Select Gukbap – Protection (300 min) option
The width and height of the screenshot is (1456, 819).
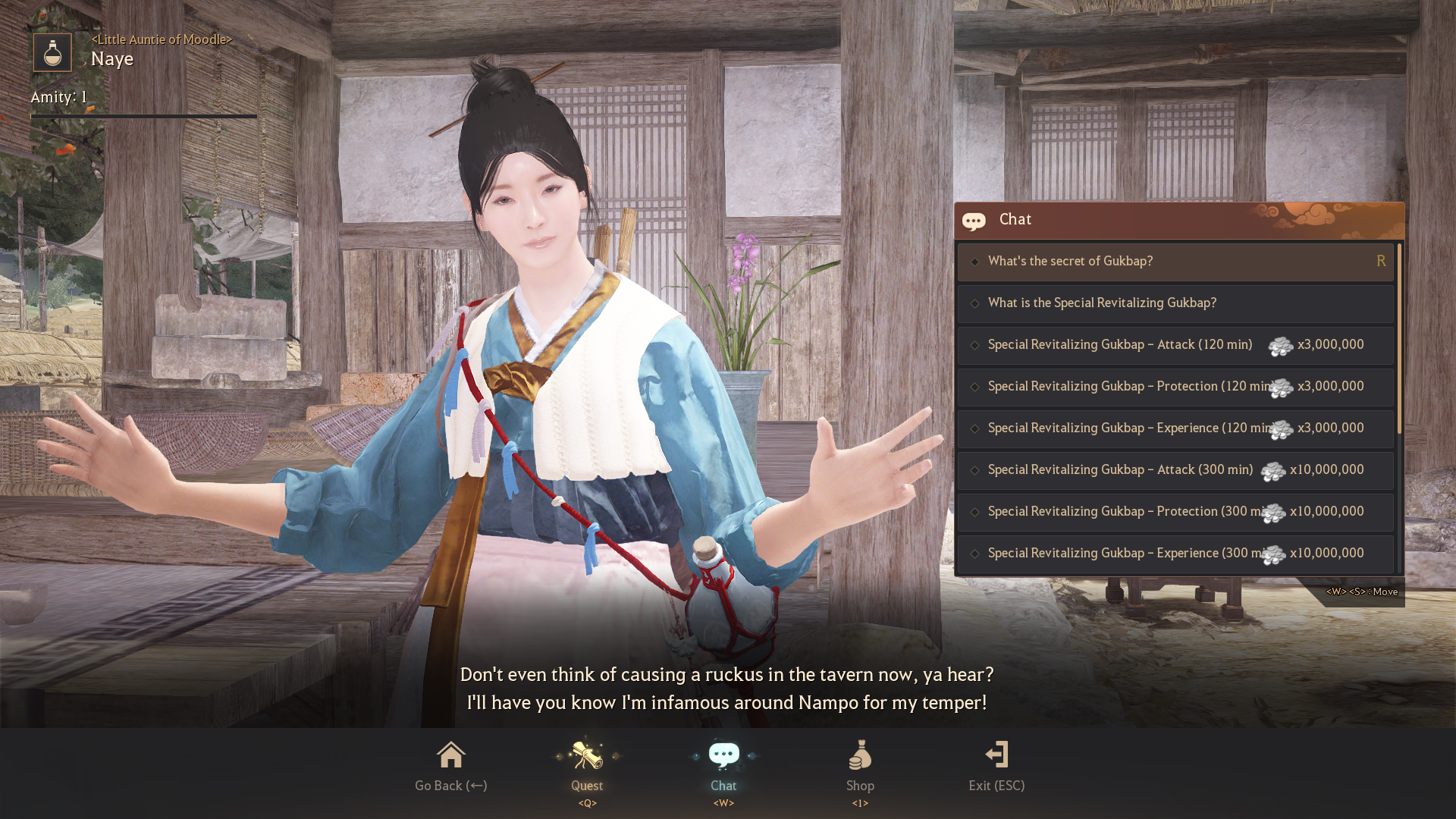1175,512
